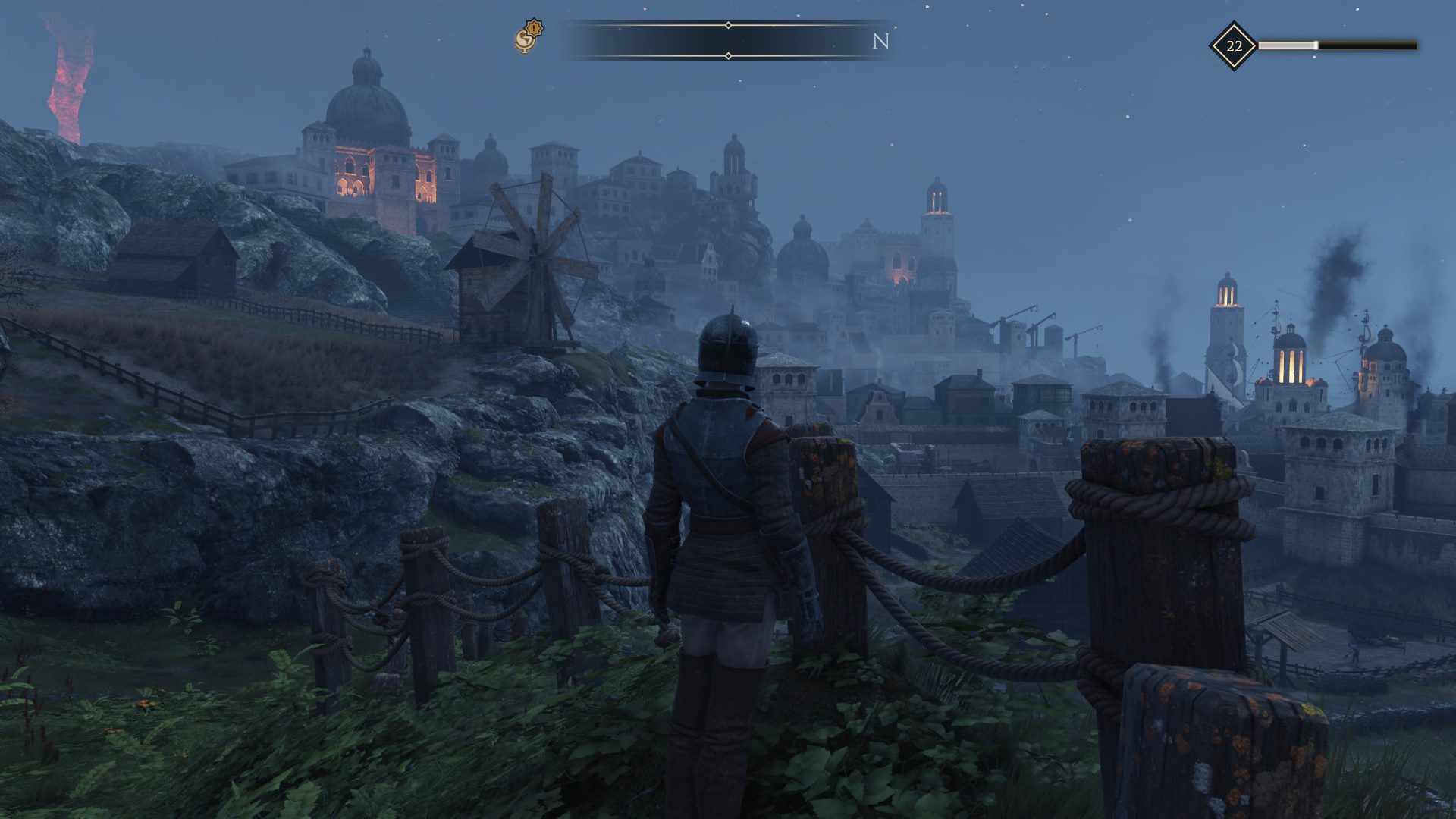1456x819 pixels.
Task: Click the gold quest notification icon
Action: point(529,37)
